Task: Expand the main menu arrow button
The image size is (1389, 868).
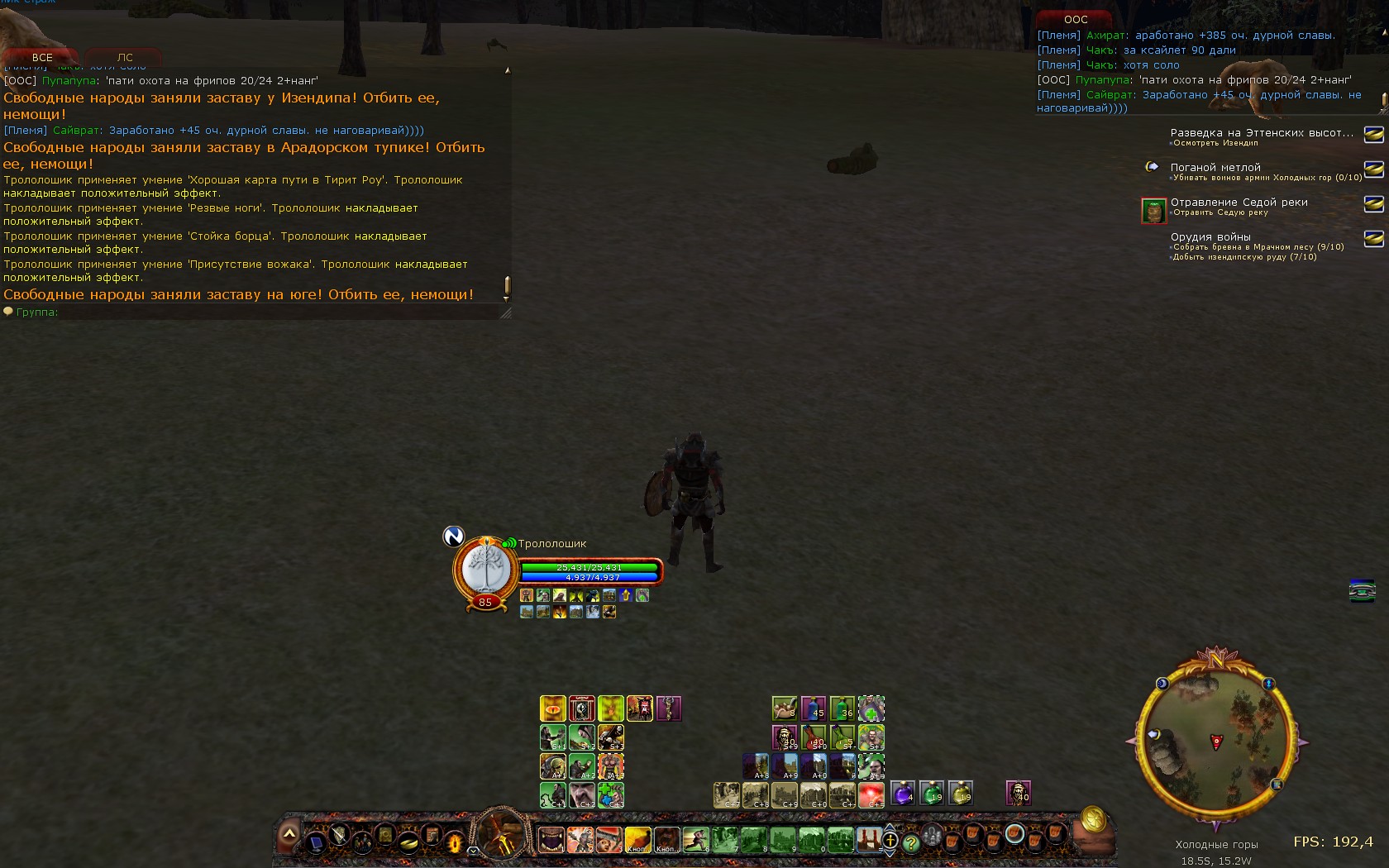Action: pos(289,834)
